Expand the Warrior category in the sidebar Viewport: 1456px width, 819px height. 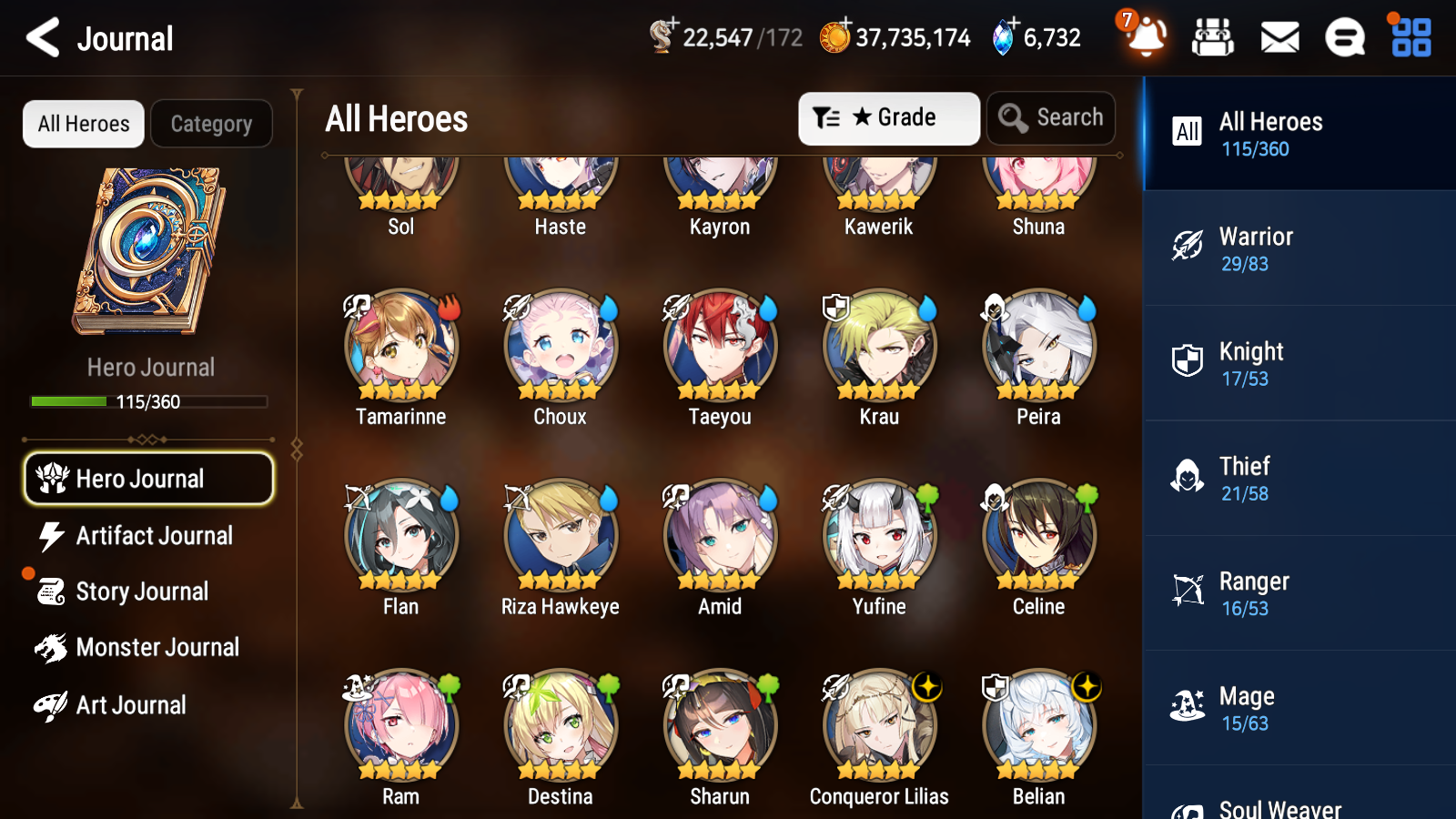1299,249
